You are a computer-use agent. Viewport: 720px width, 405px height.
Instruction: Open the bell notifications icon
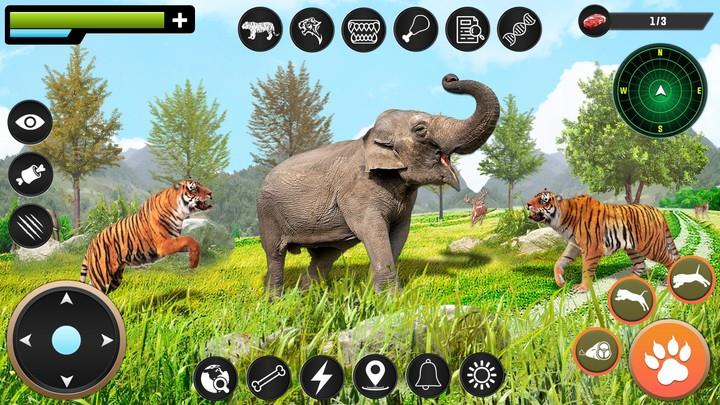(428, 378)
